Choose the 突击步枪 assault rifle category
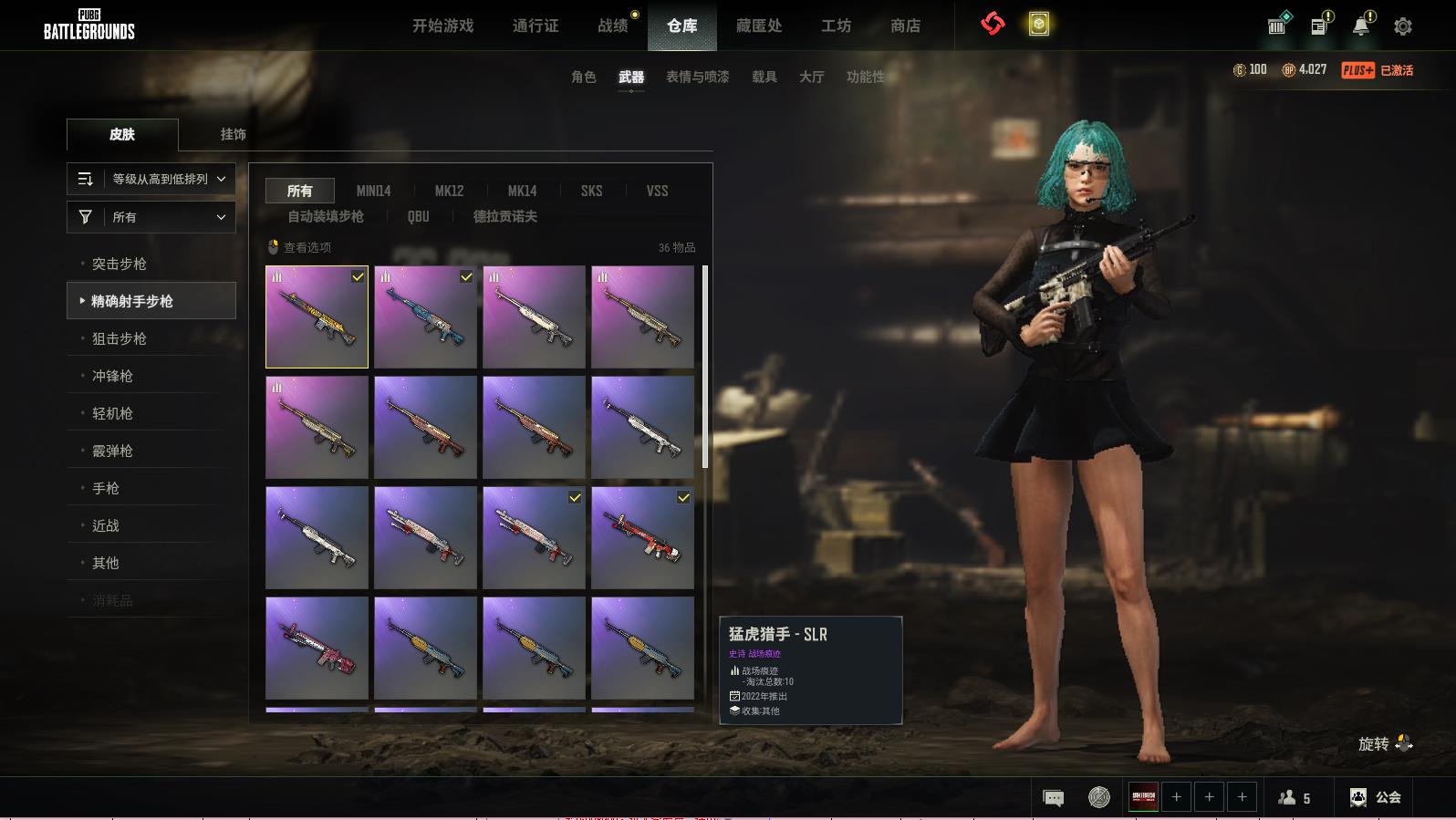Screen dimensions: 1456x820 pos(120,264)
